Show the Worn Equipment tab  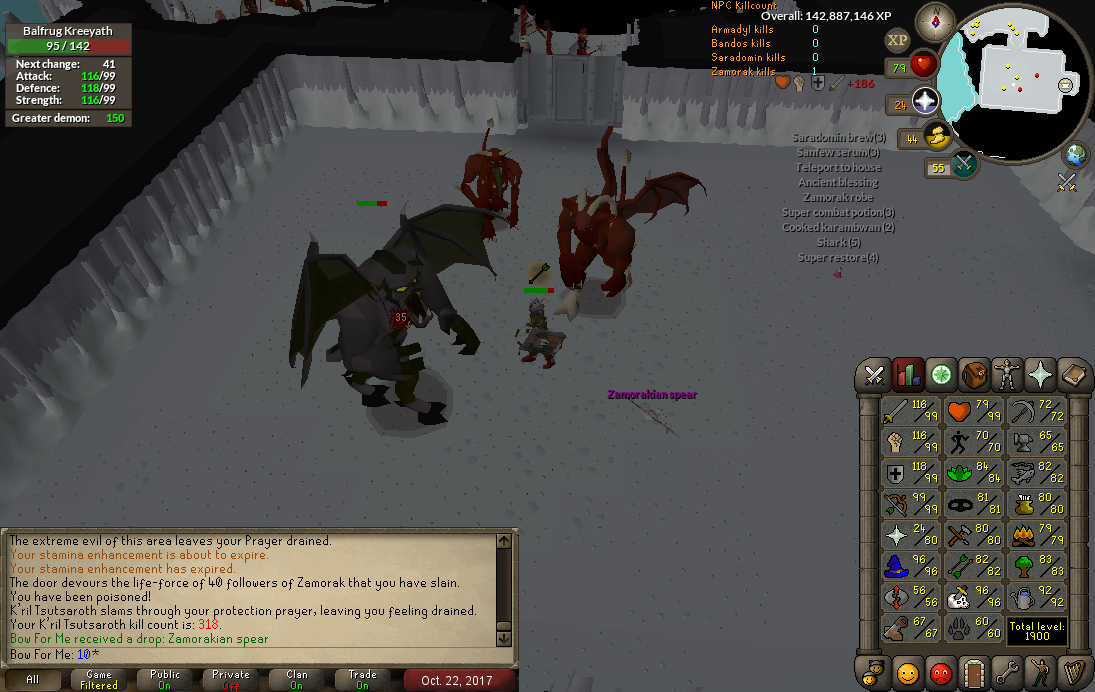point(1008,375)
